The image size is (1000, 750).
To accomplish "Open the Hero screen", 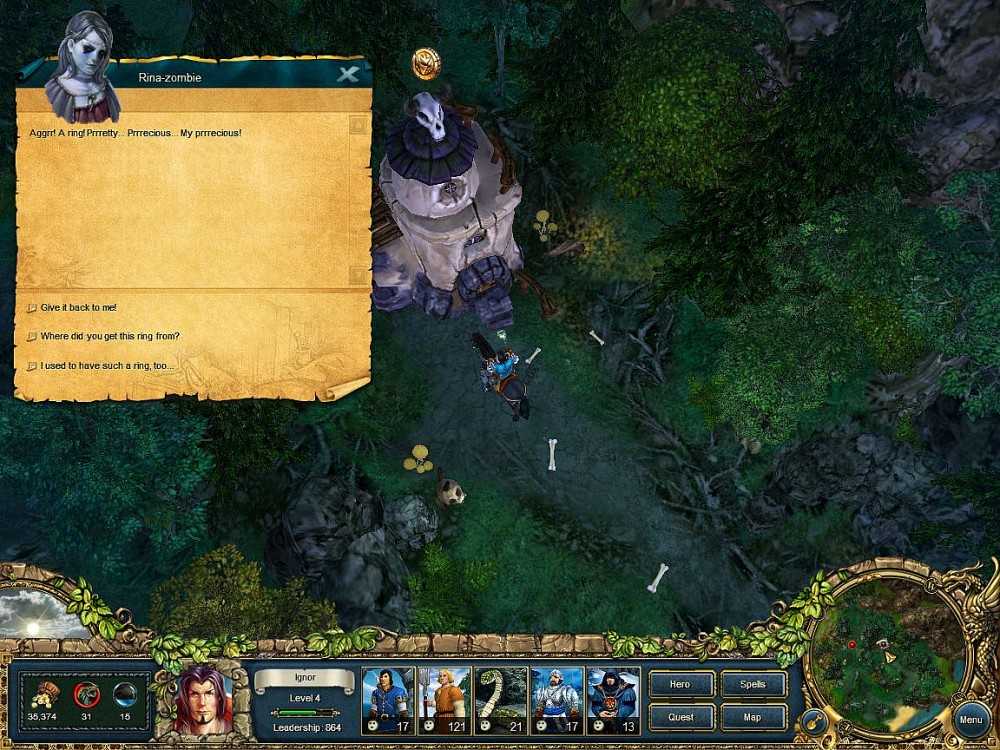I will [681, 685].
